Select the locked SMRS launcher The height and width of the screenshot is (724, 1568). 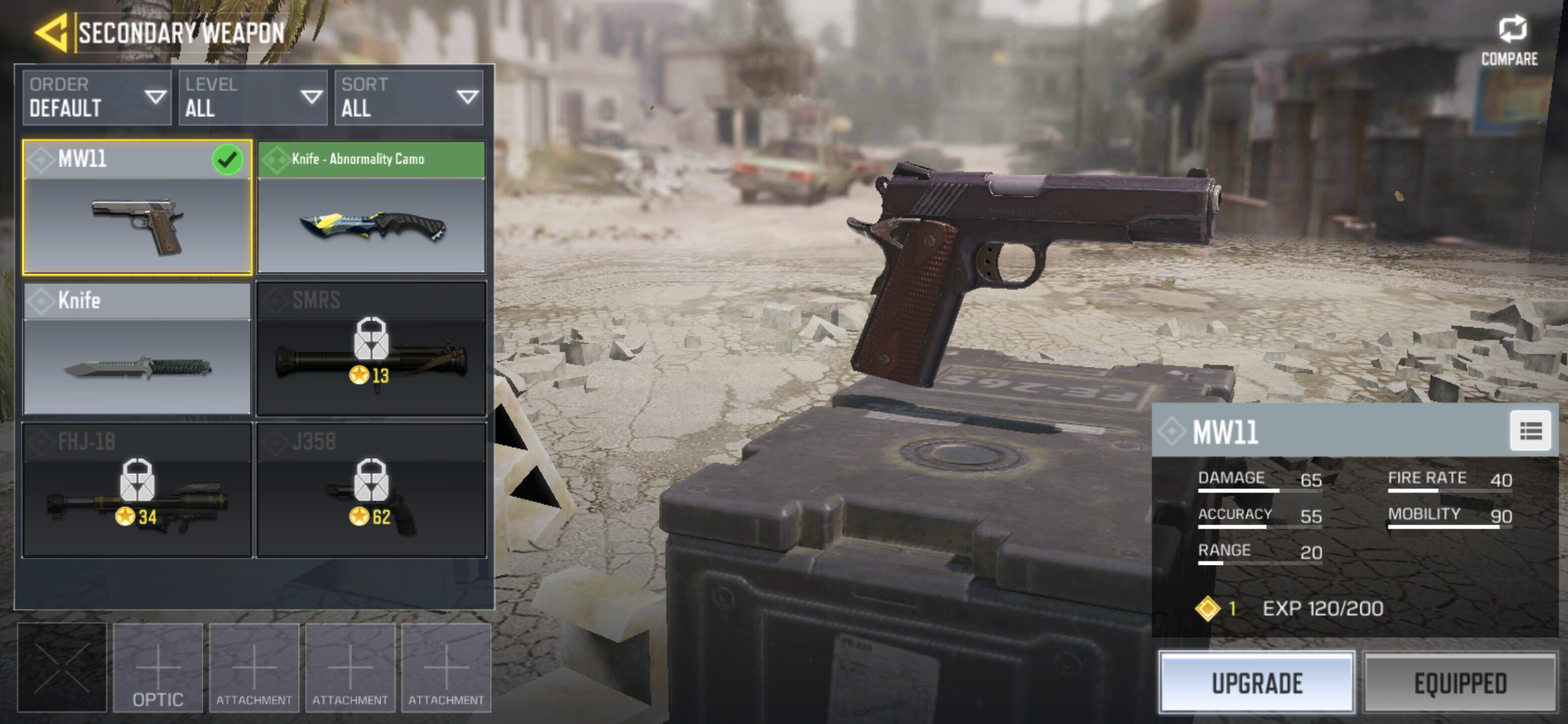[x=371, y=349]
